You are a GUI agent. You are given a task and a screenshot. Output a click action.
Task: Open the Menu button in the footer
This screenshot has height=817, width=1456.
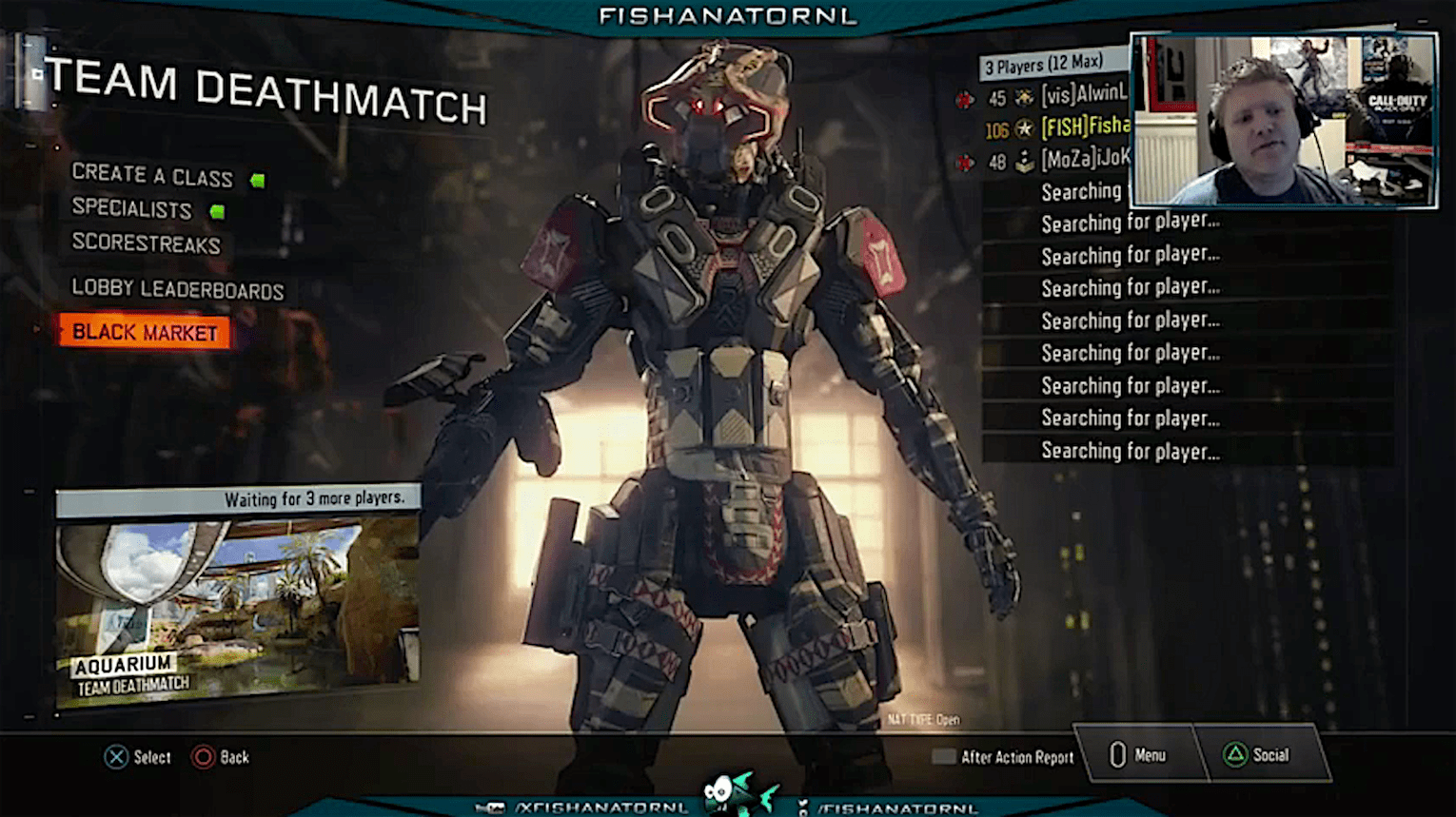[x=1138, y=755]
